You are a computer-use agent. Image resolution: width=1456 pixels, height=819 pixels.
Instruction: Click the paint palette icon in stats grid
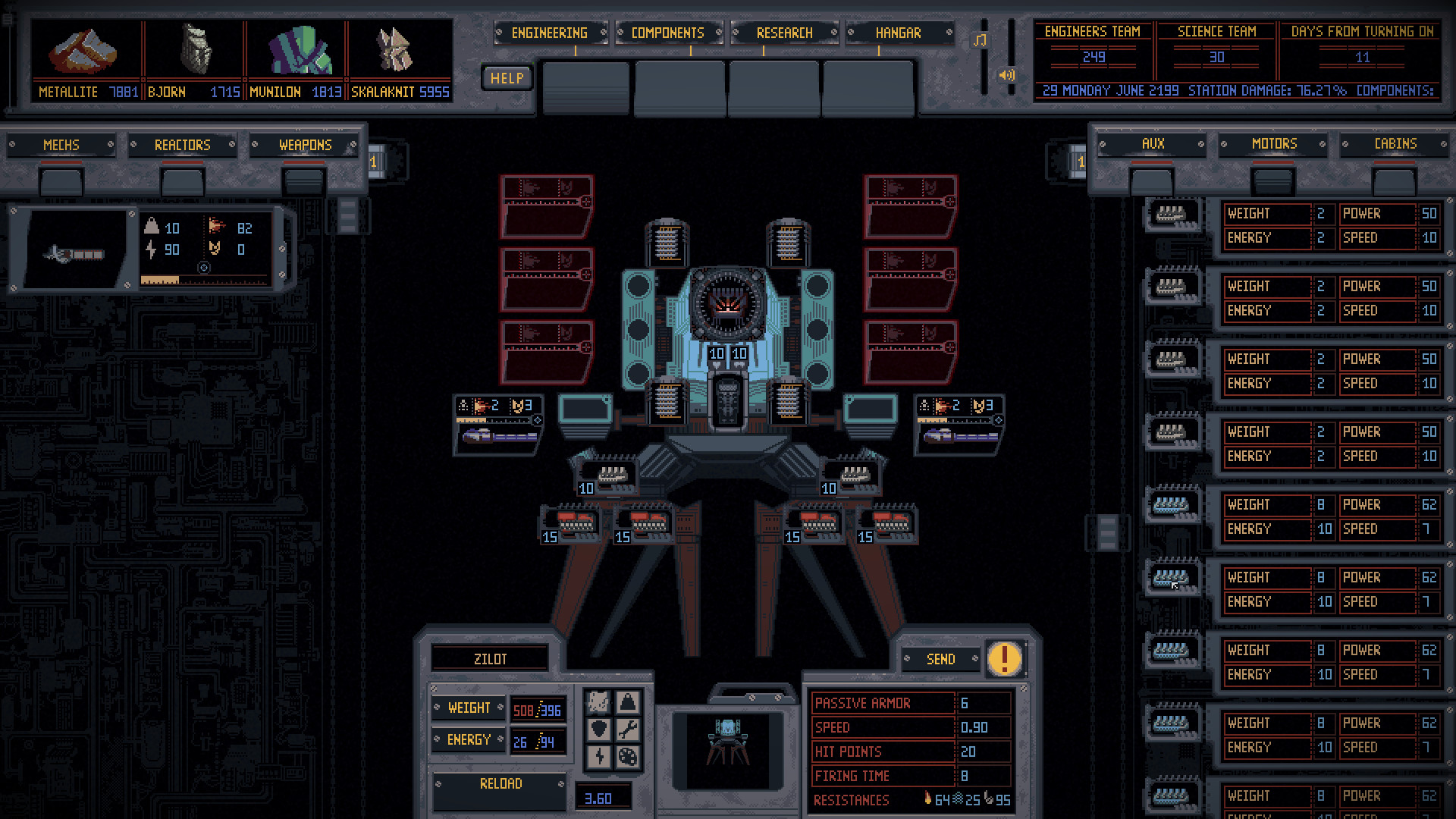(x=628, y=757)
